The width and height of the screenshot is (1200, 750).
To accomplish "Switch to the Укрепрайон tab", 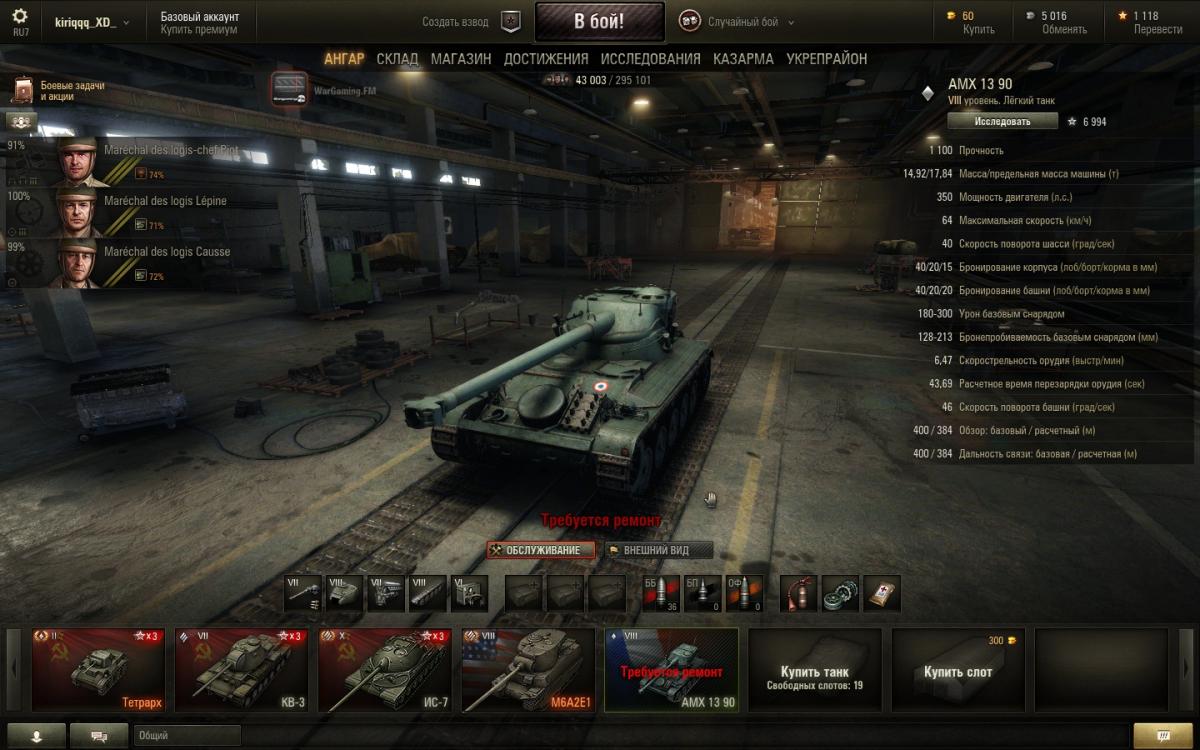I will pyautogui.click(x=827, y=59).
